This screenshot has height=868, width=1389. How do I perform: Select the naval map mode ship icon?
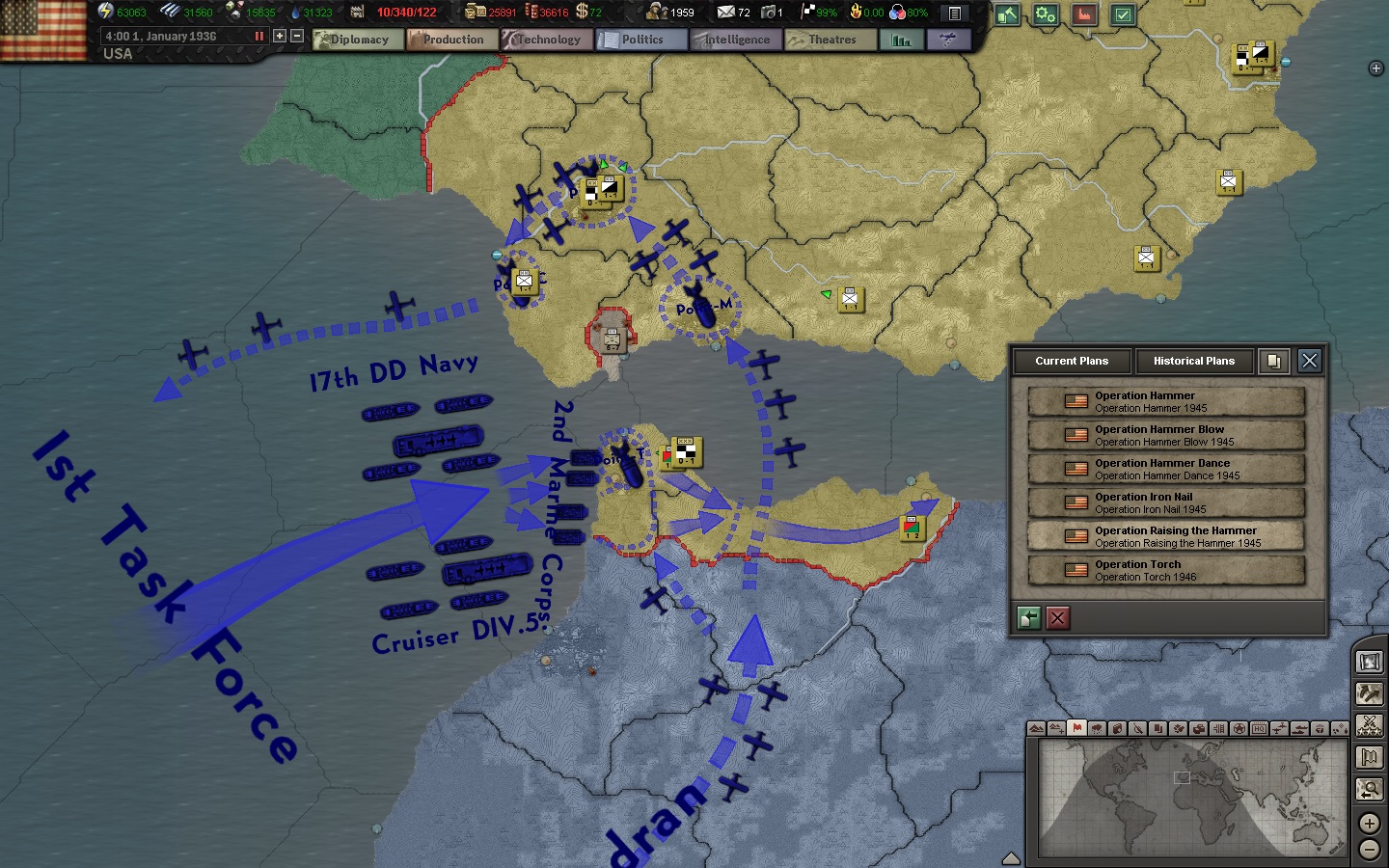tap(1297, 731)
